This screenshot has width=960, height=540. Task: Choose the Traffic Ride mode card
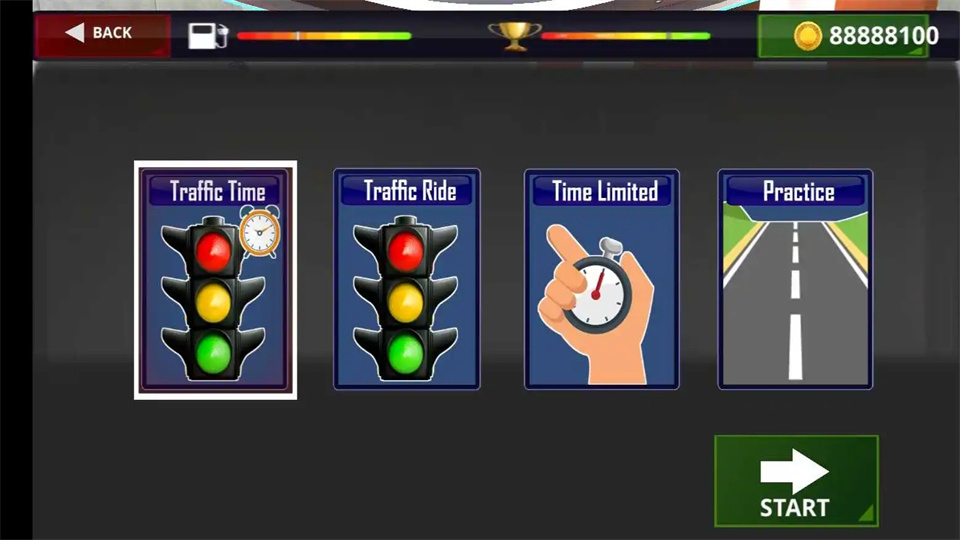pos(406,280)
